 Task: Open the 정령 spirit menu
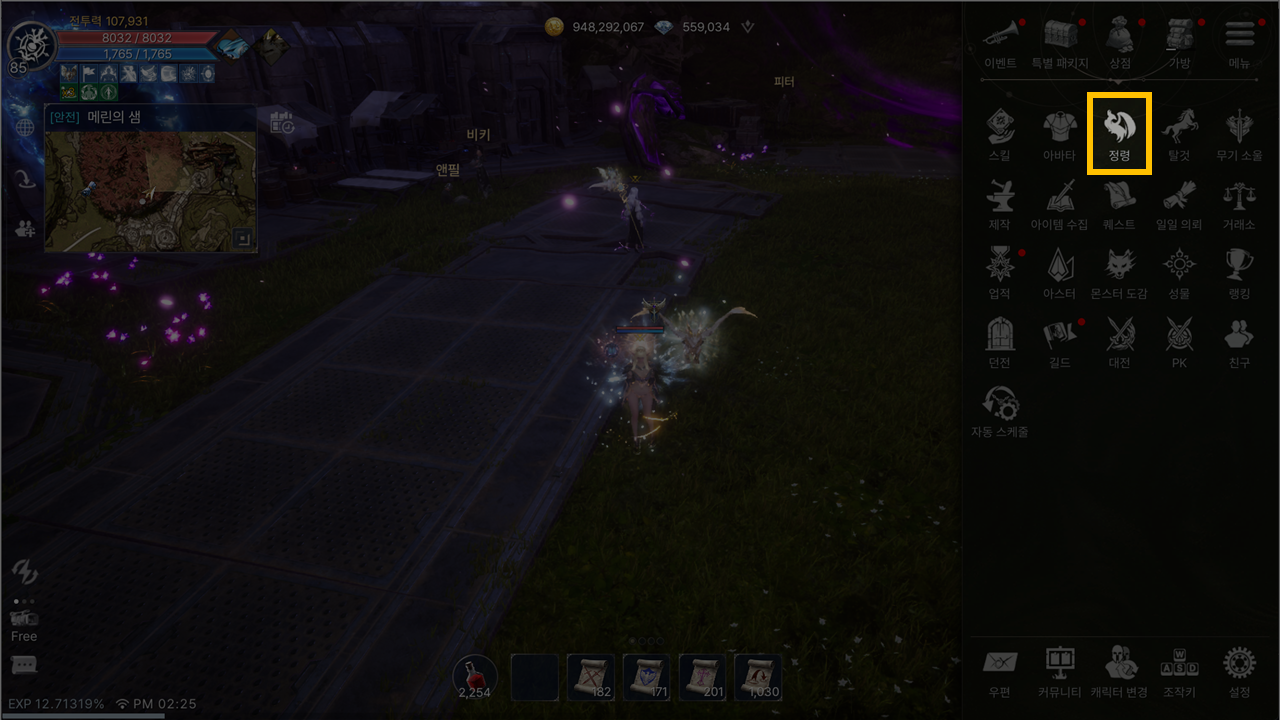(1119, 132)
